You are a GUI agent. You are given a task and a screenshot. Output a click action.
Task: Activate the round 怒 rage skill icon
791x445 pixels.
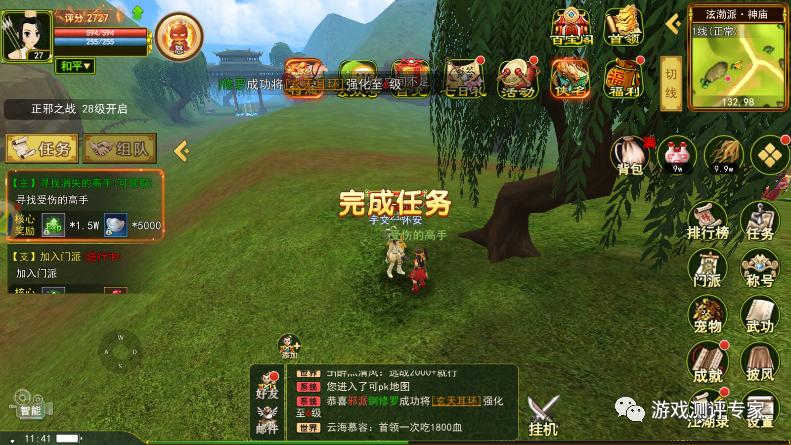pos(179,37)
